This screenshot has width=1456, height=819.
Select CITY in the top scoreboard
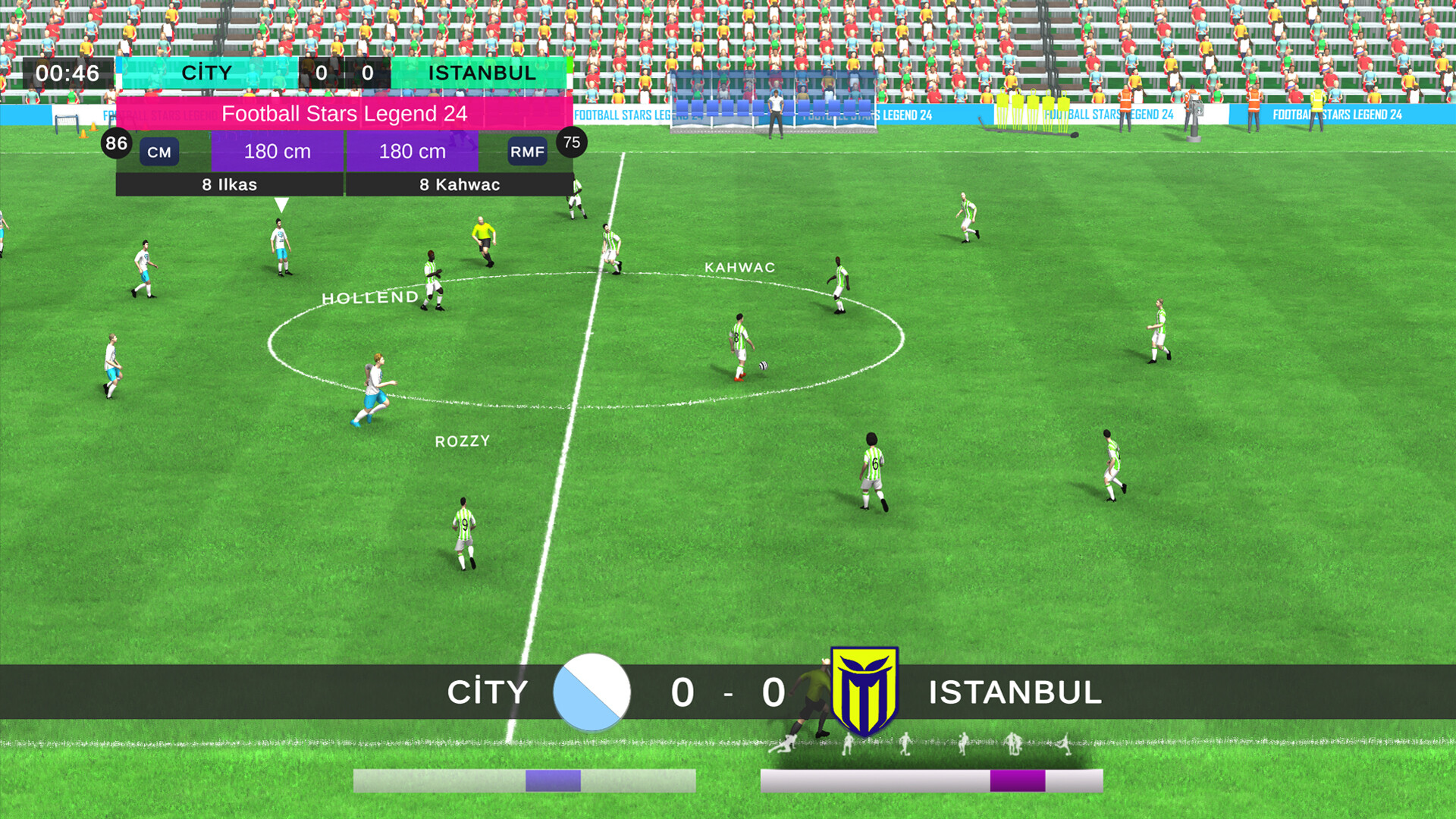[208, 73]
